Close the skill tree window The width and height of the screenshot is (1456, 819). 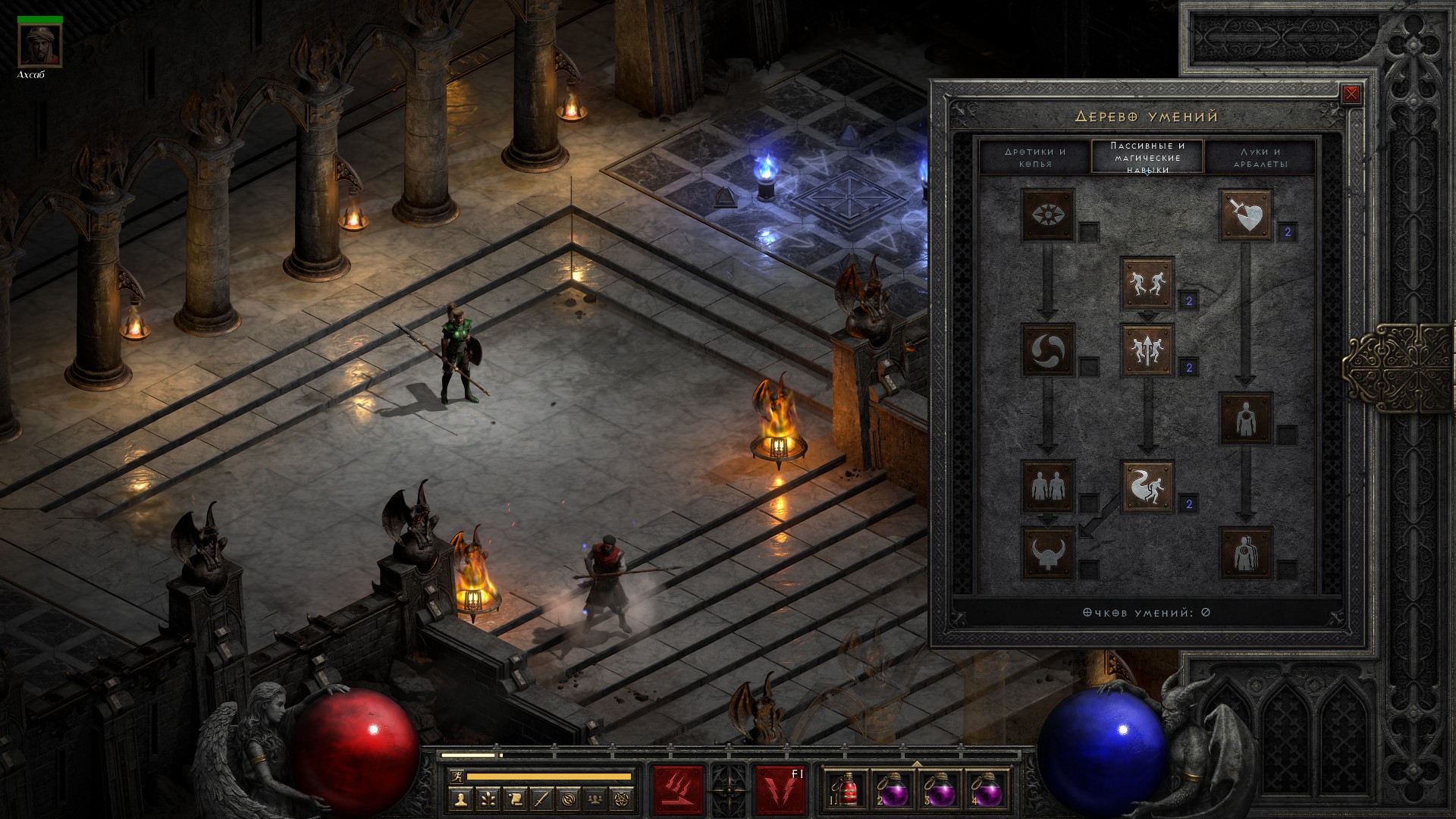pyautogui.click(x=1351, y=94)
